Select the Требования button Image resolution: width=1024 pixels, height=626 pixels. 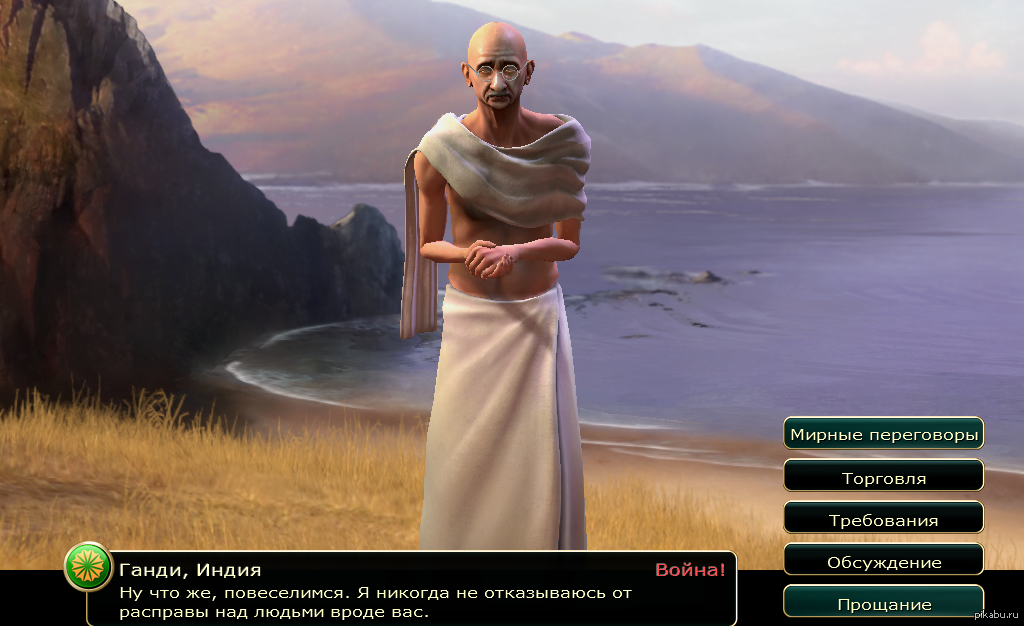(883, 519)
